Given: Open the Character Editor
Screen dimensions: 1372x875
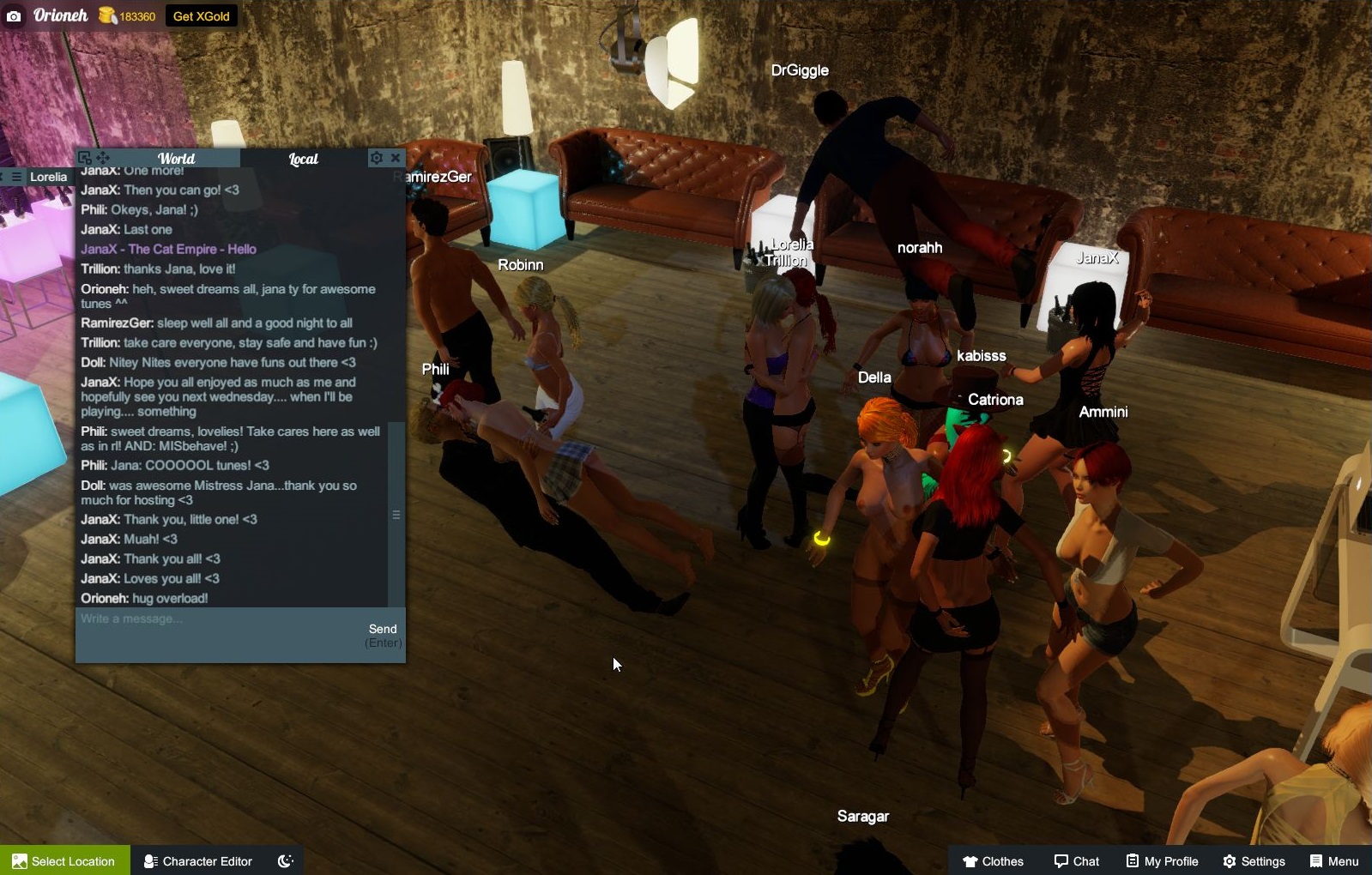Looking at the screenshot, I should 196,860.
